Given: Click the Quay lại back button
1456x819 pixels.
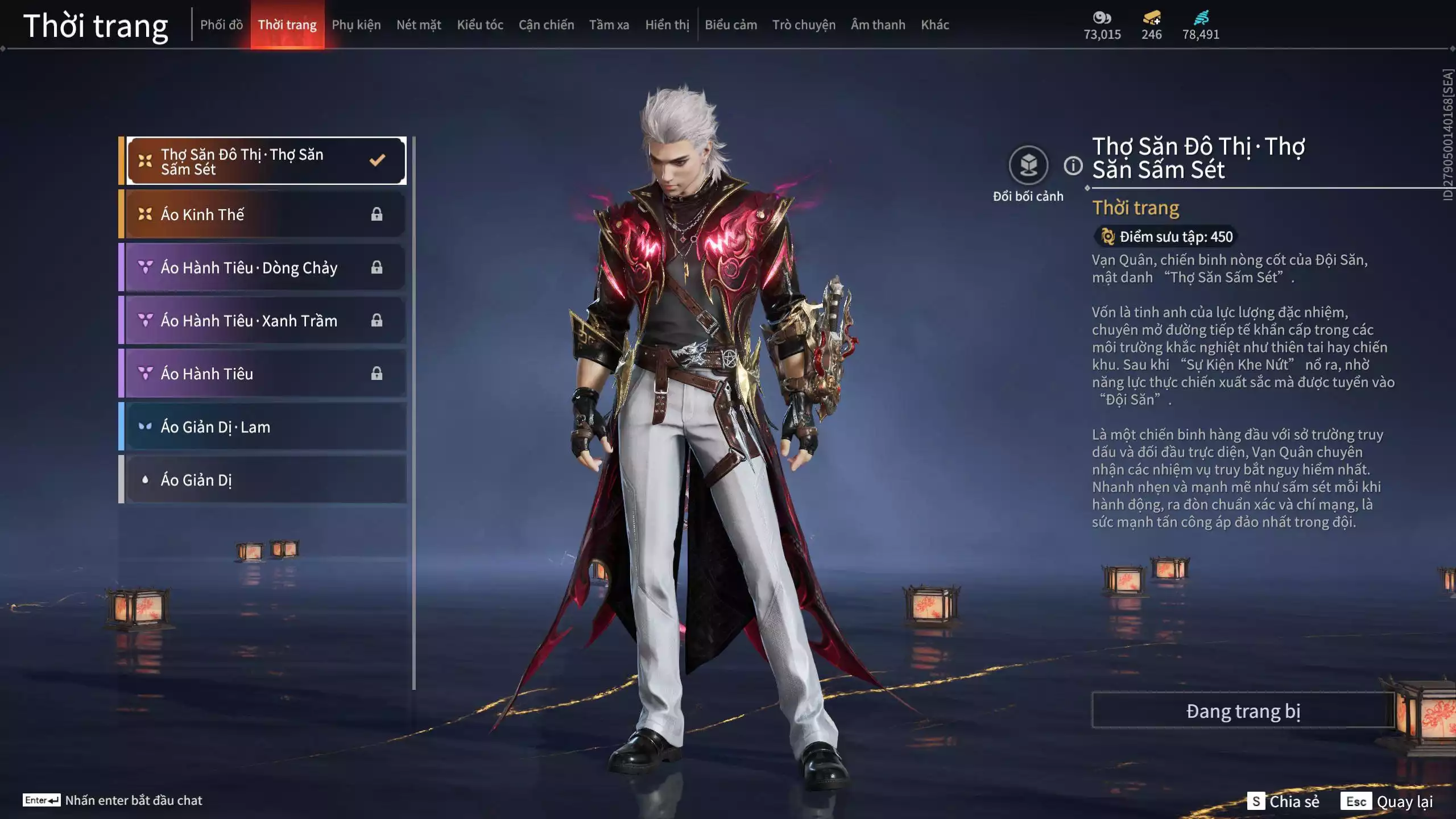Looking at the screenshot, I should pos(1388,801).
